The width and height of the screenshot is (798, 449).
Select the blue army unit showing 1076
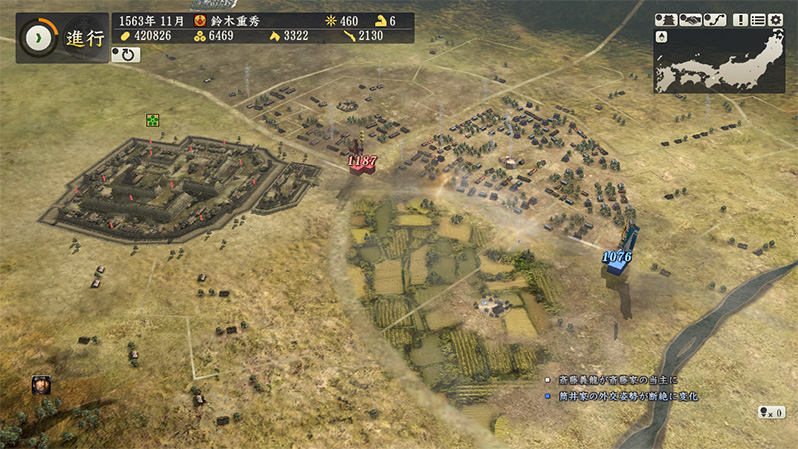[x=619, y=257]
